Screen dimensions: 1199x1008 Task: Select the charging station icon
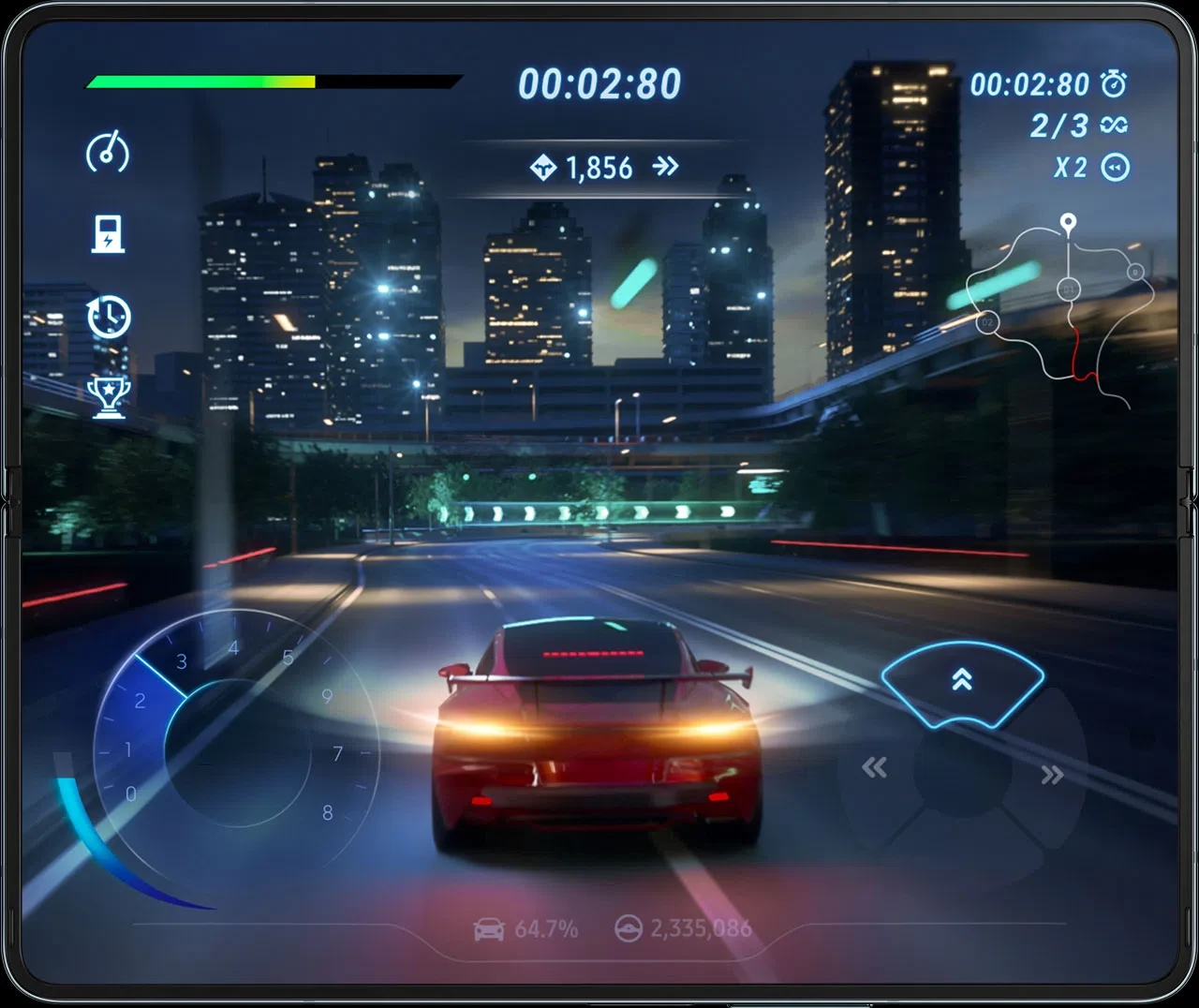coord(108,234)
